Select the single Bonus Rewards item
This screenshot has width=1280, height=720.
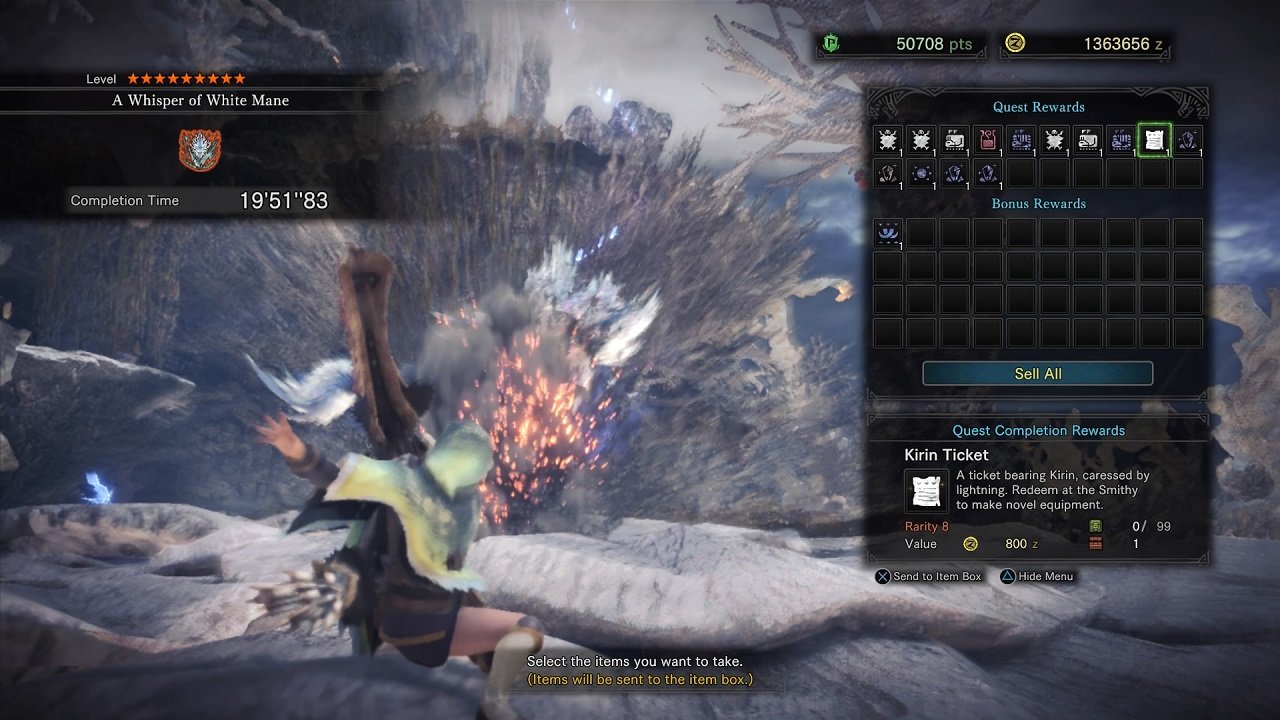tap(887, 234)
